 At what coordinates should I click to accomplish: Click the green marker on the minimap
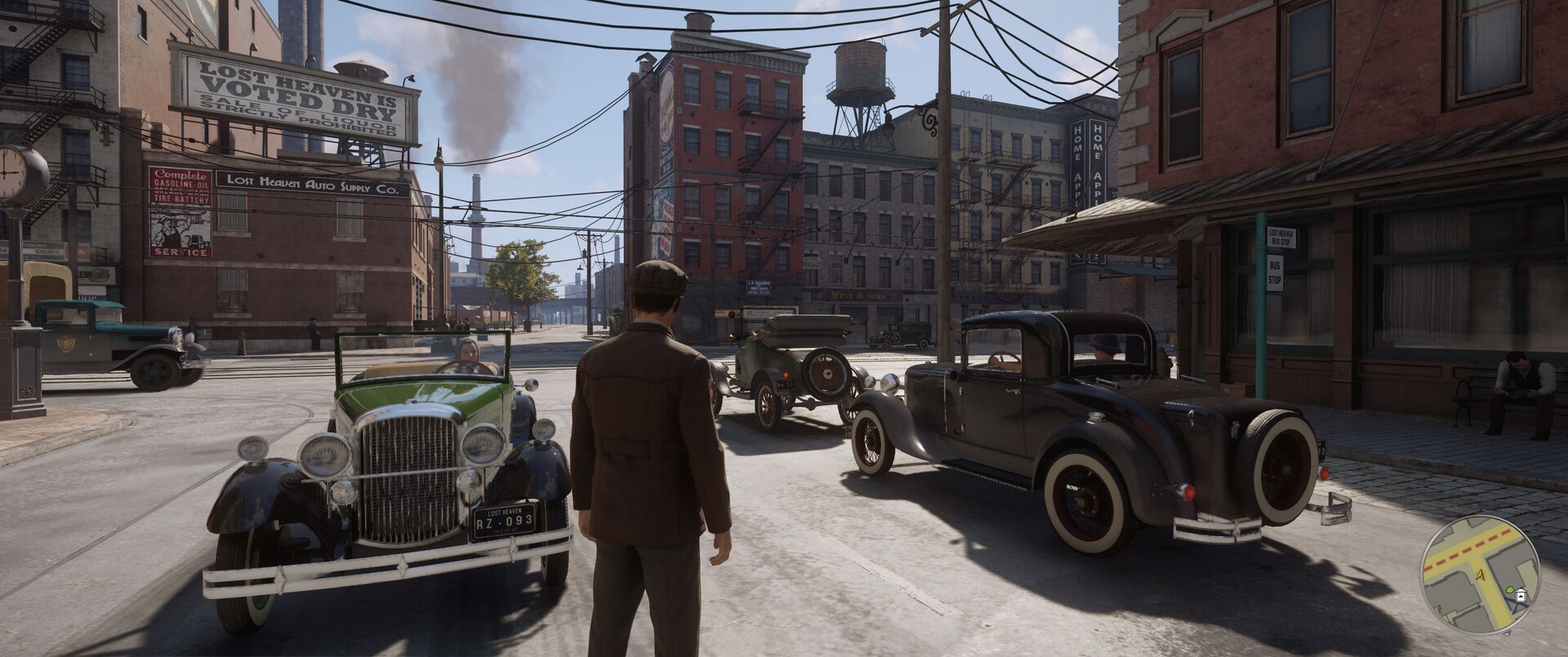pyautogui.click(x=1509, y=590)
